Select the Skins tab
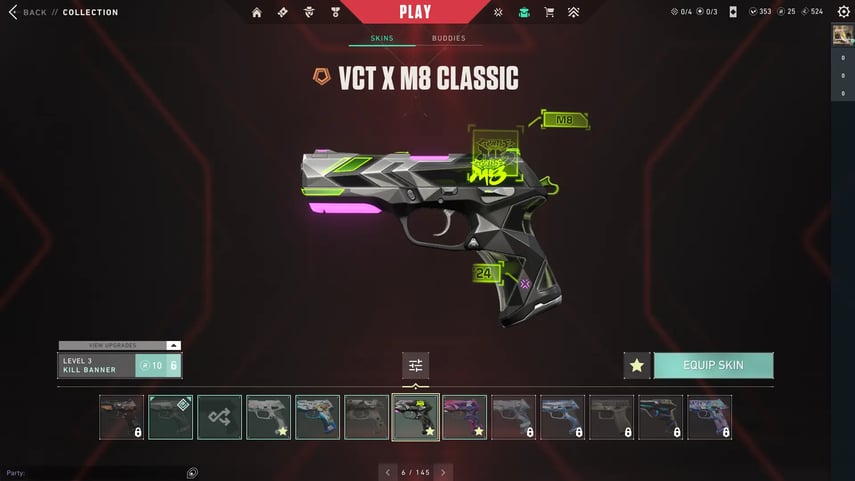 tap(382, 39)
